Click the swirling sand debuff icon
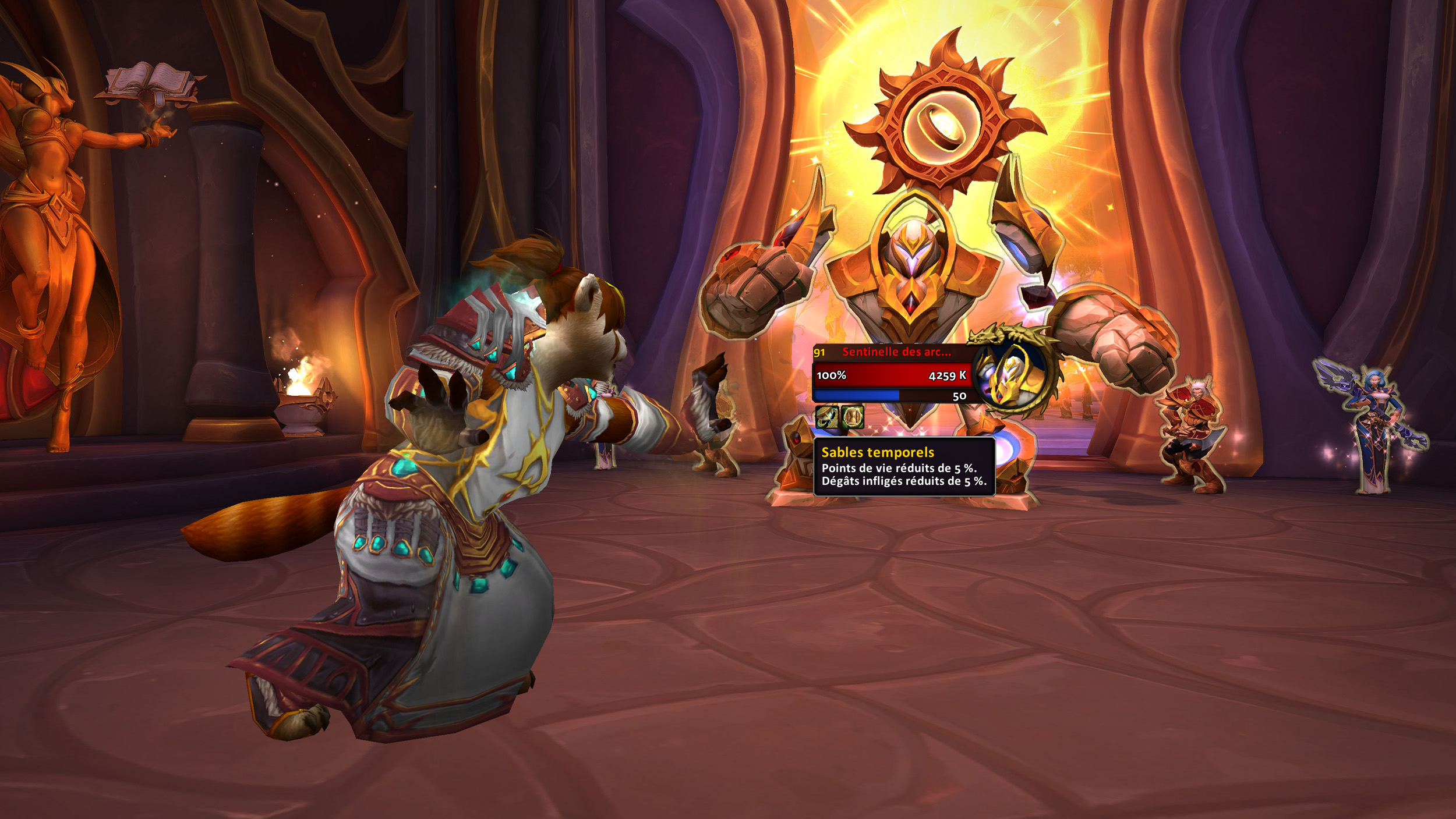This screenshot has width=1456, height=819. (826, 417)
